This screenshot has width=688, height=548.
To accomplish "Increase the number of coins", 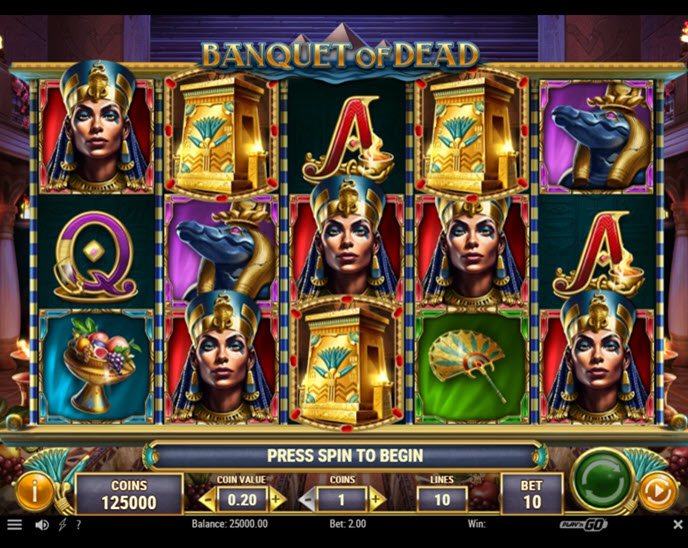I will click(377, 499).
